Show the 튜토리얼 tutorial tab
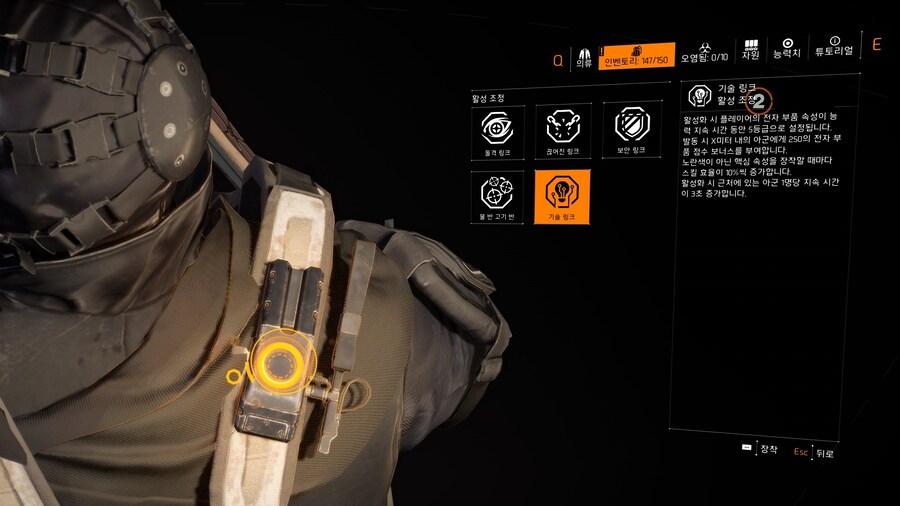This screenshot has width=900, height=506. click(x=834, y=47)
